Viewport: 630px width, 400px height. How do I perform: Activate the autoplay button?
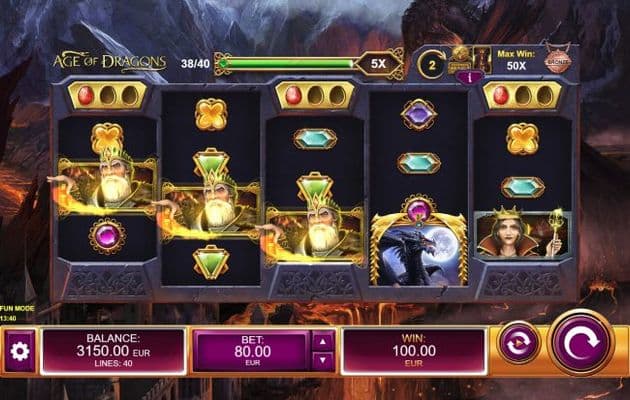pyautogui.click(x=518, y=342)
